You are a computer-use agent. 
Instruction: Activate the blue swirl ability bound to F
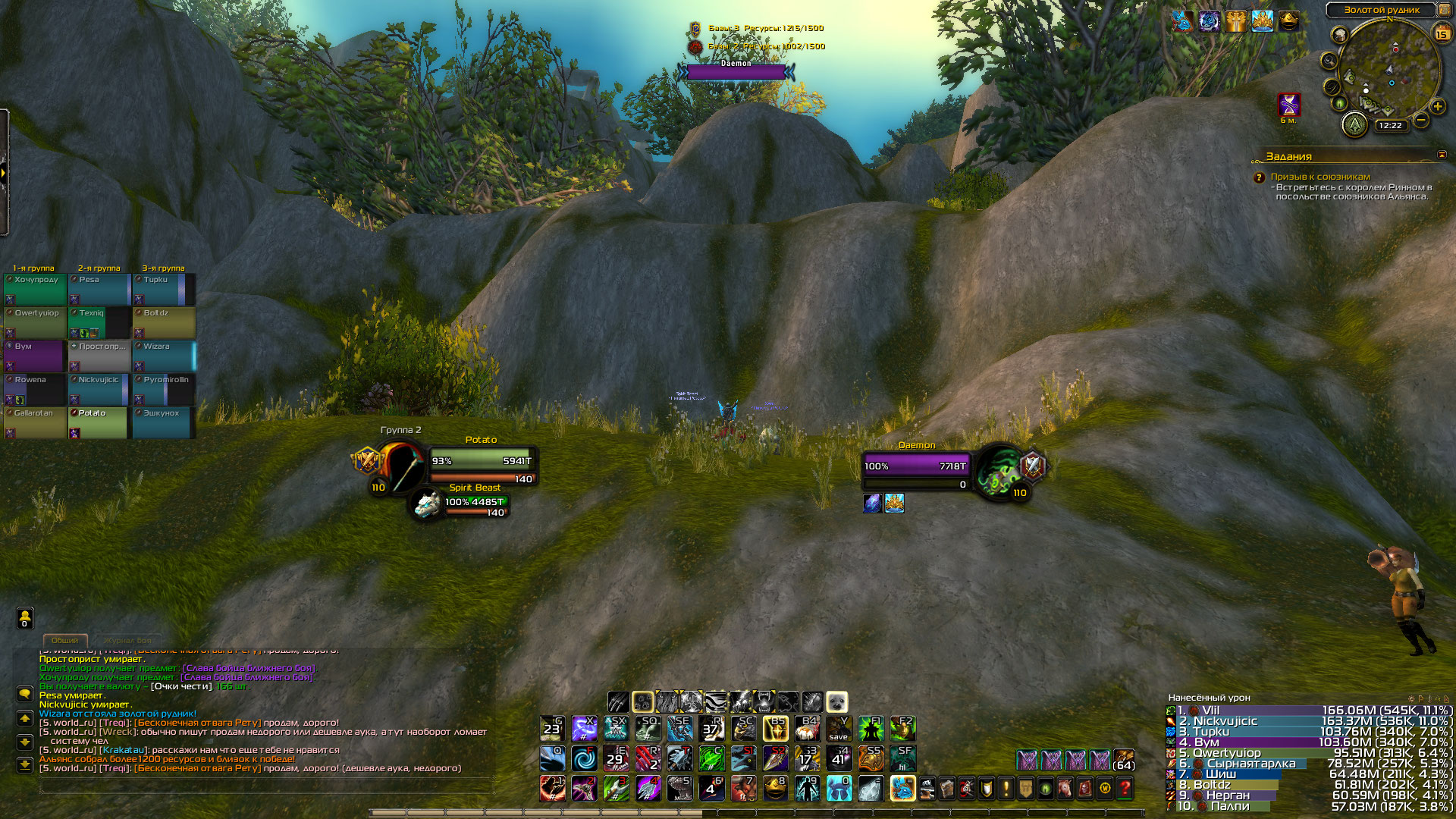click(x=584, y=758)
